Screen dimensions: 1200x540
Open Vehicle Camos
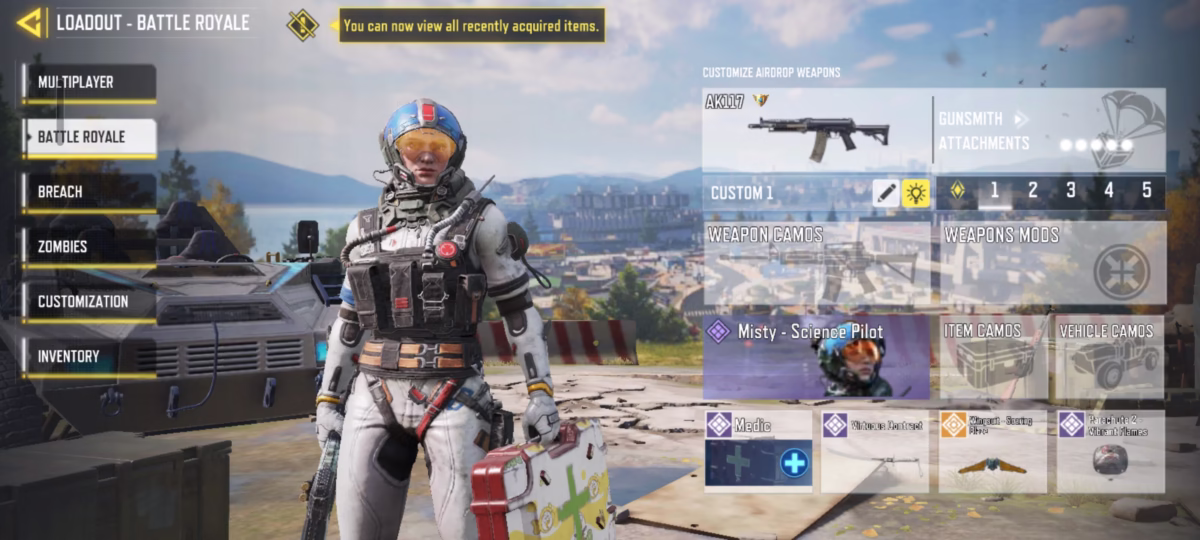click(1110, 358)
